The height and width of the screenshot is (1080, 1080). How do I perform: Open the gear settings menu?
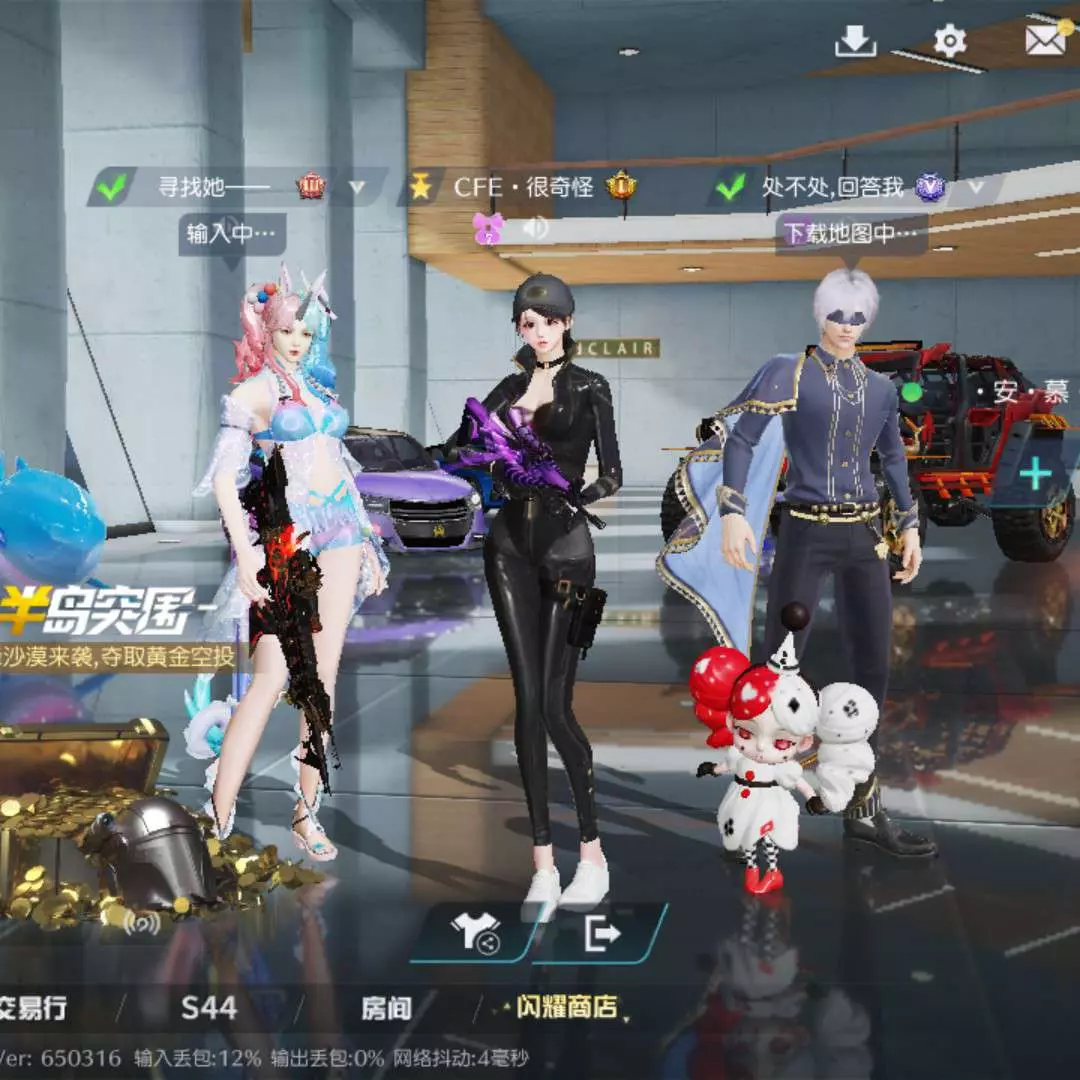coord(949,41)
